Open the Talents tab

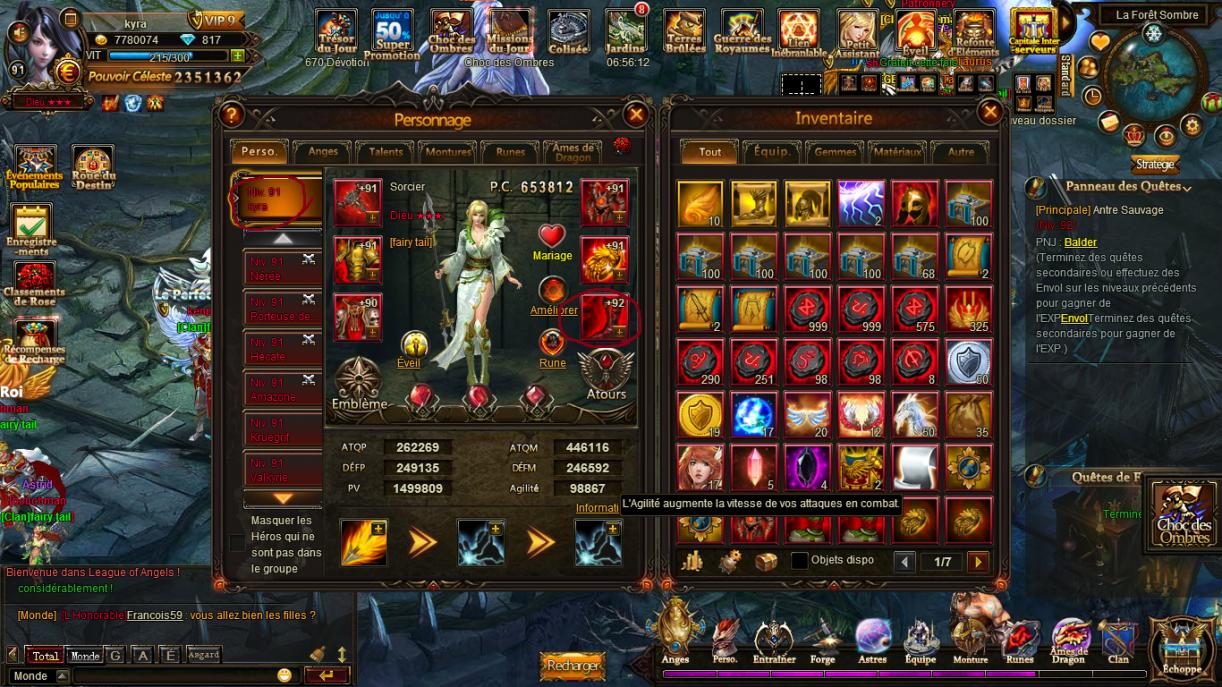click(385, 152)
